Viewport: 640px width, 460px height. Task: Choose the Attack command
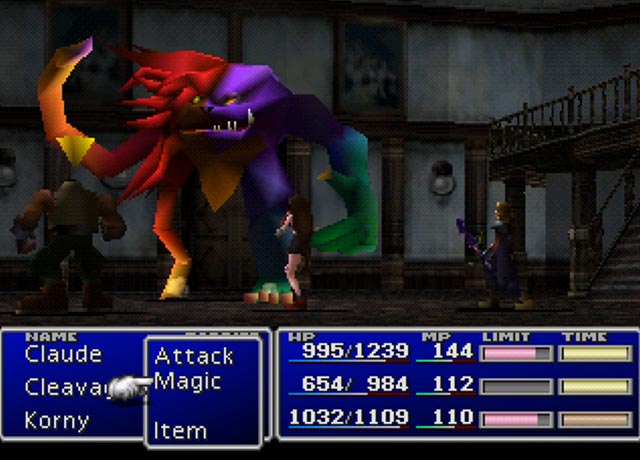(194, 356)
